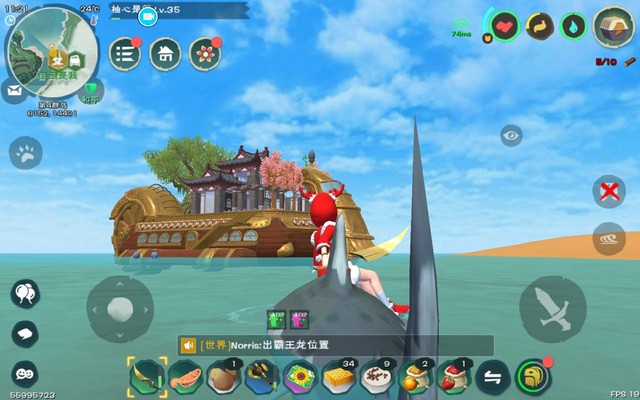Select the strawberry hotbar slot
Viewport: 640px width, 400px height.
click(x=453, y=378)
